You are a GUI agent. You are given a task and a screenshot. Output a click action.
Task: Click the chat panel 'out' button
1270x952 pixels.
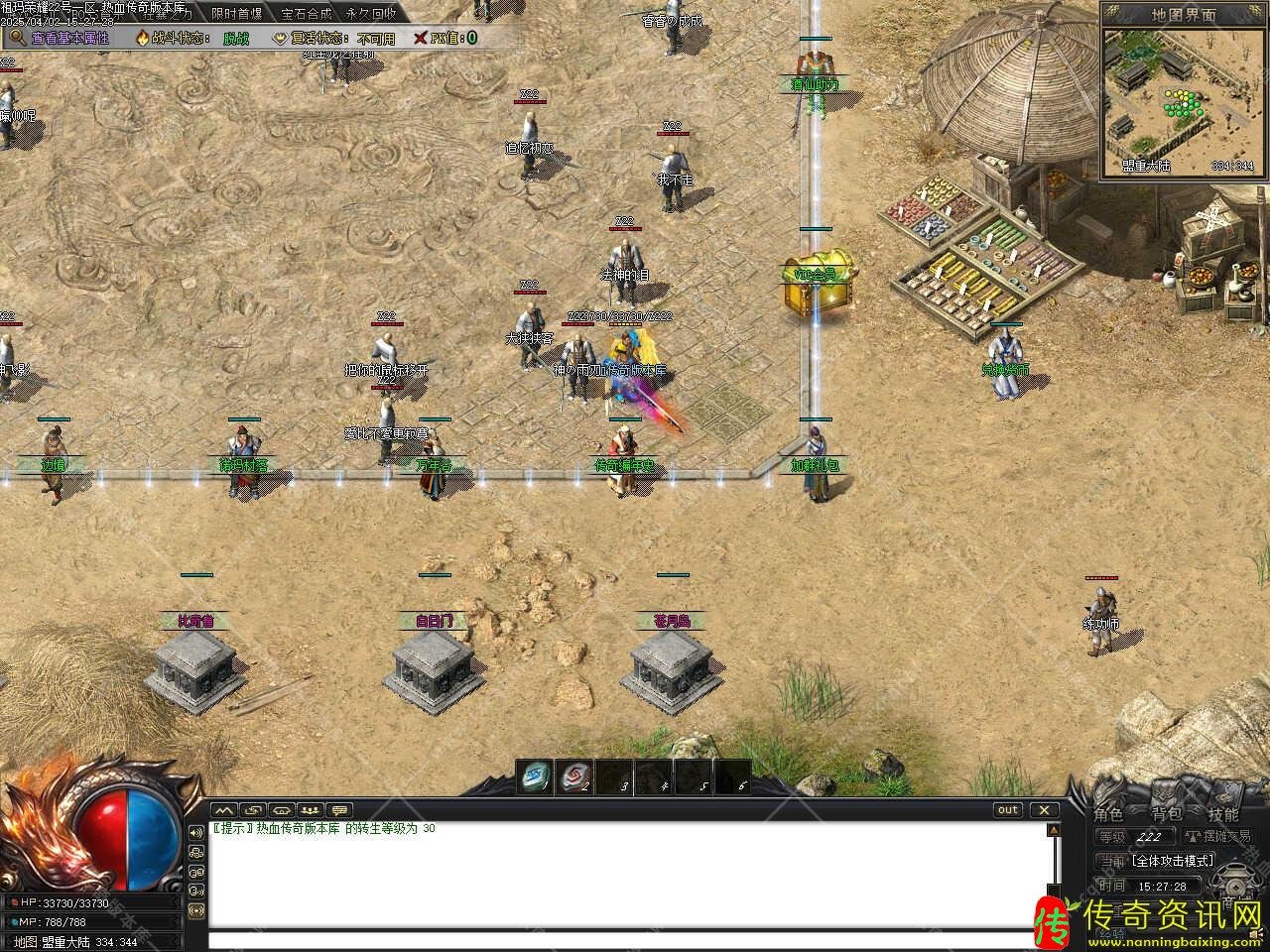tap(1007, 809)
